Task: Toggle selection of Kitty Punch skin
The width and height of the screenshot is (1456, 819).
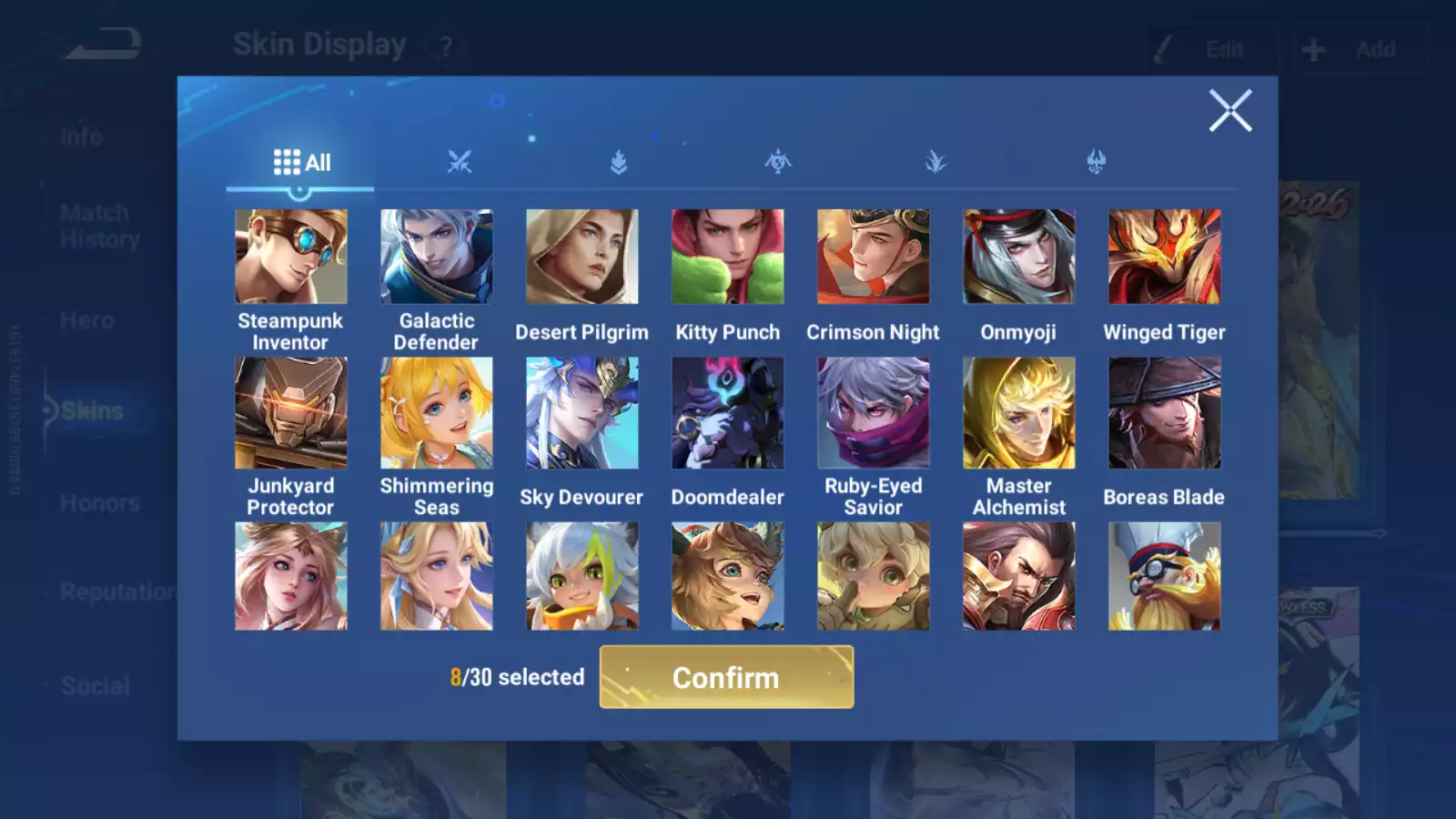Action: pos(727,257)
